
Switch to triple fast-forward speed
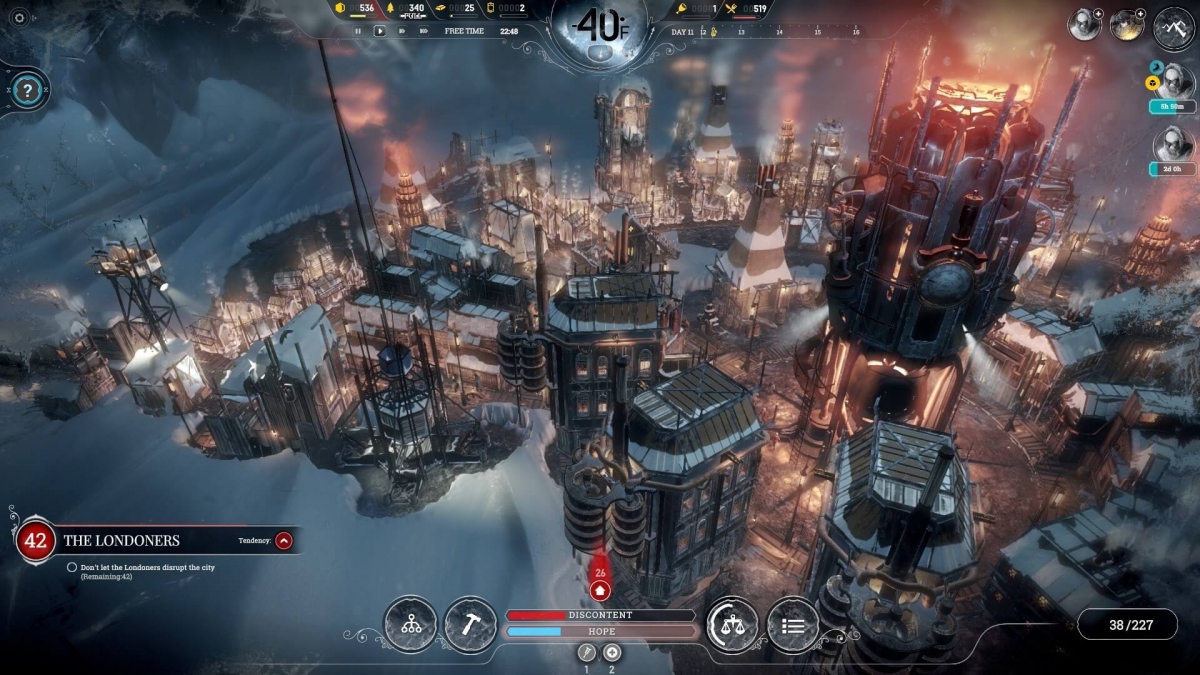[424, 31]
